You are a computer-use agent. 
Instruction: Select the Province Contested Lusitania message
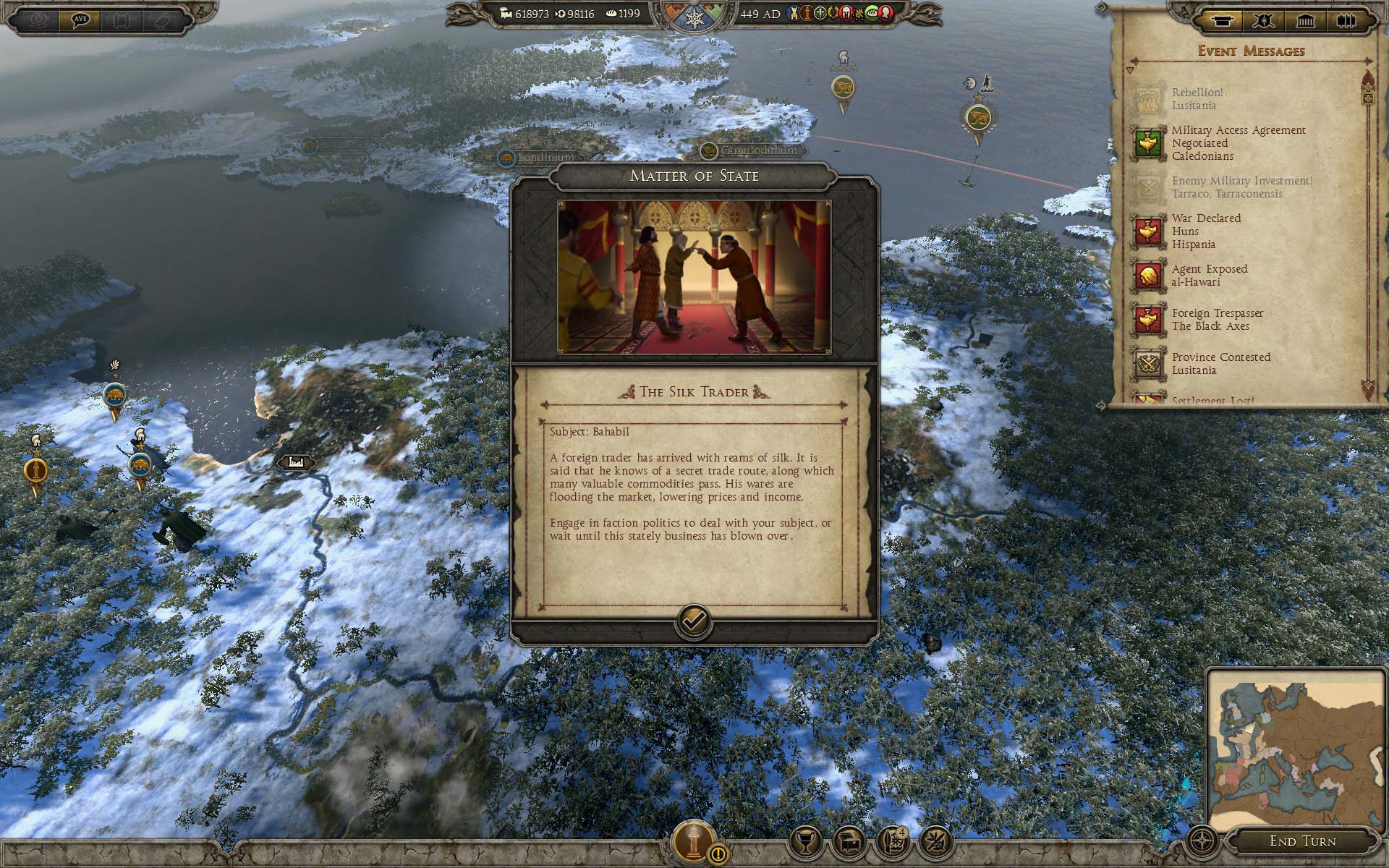pos(1221,363)
